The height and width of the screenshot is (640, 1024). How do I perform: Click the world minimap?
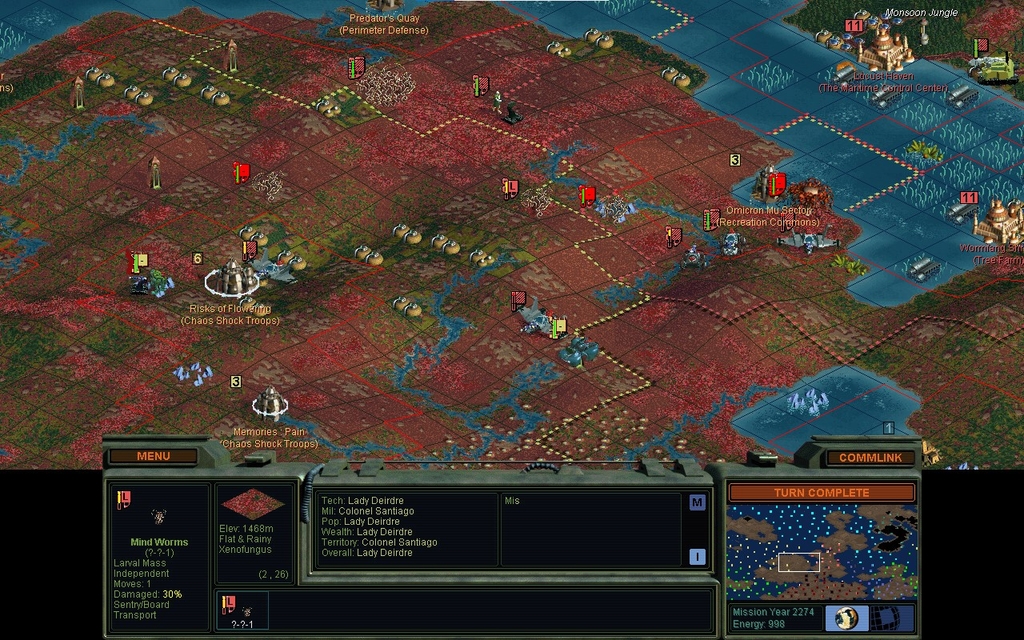point(821,553)
